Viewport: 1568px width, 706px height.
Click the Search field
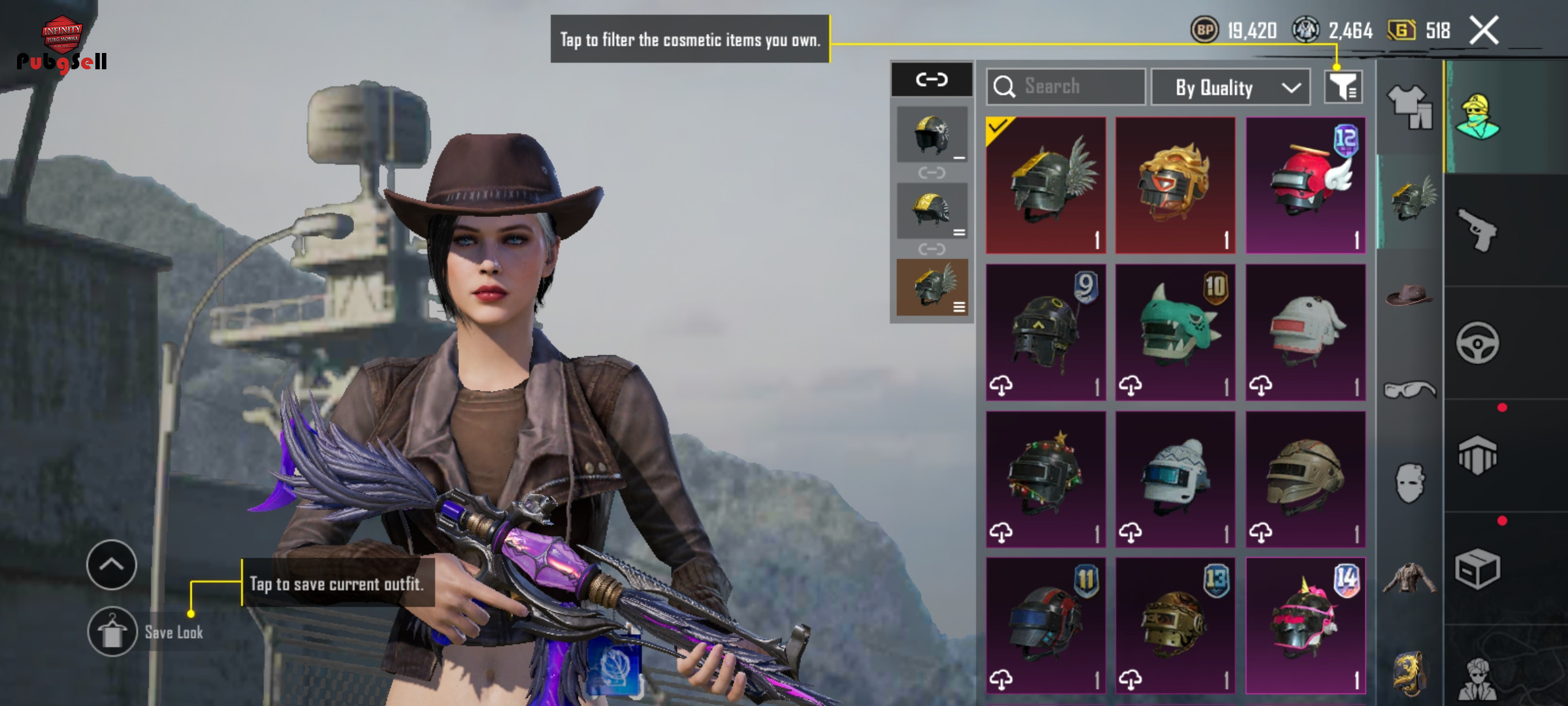coord(1066,86)
